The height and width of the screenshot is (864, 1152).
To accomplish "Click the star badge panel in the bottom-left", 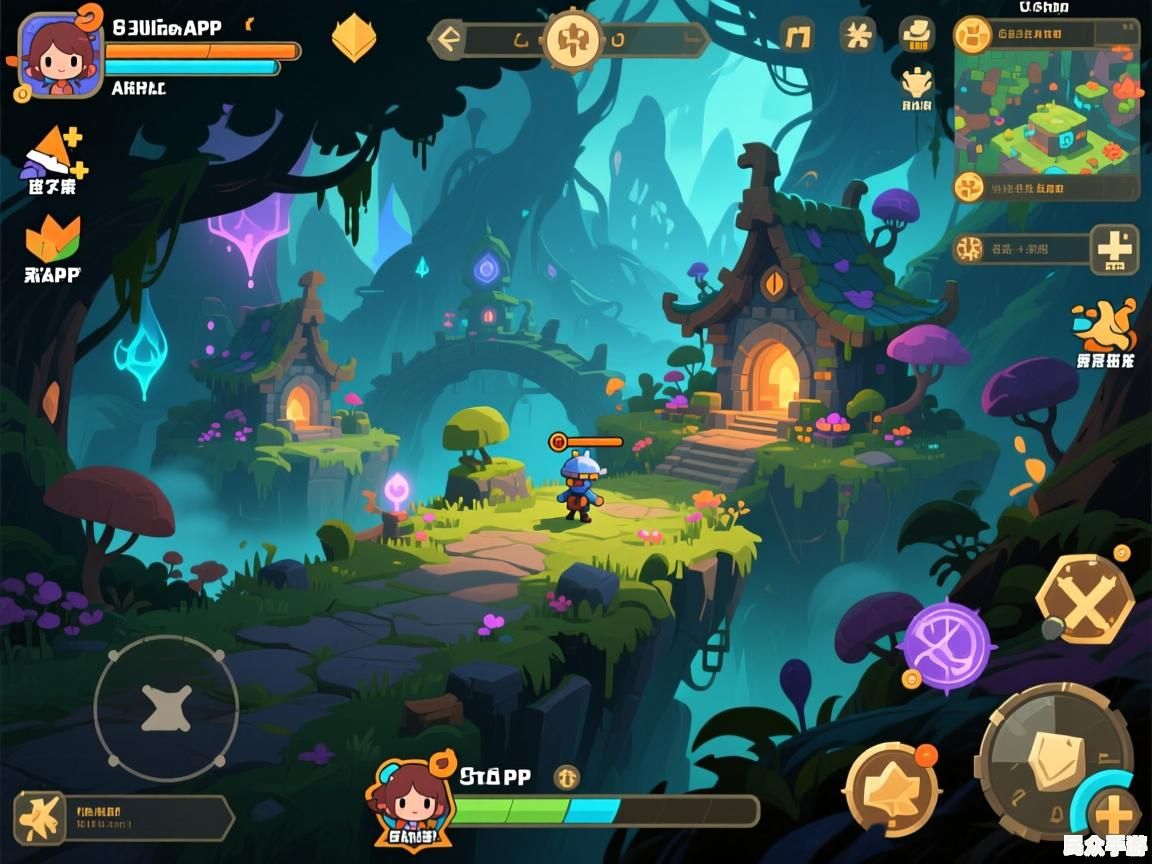I will (120, 818).
